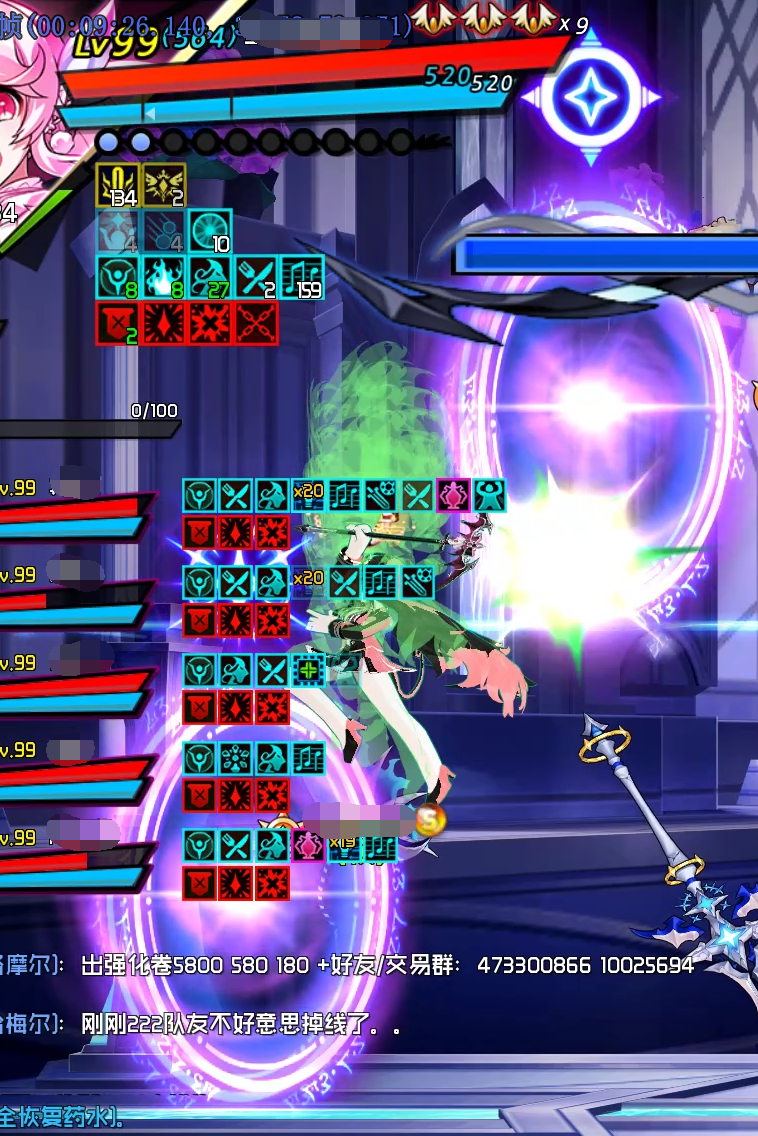Viewport: 758px width, 1136px height.
Task: Select the cyan spinning wheel buff showing 10
Action: [210, 231]
